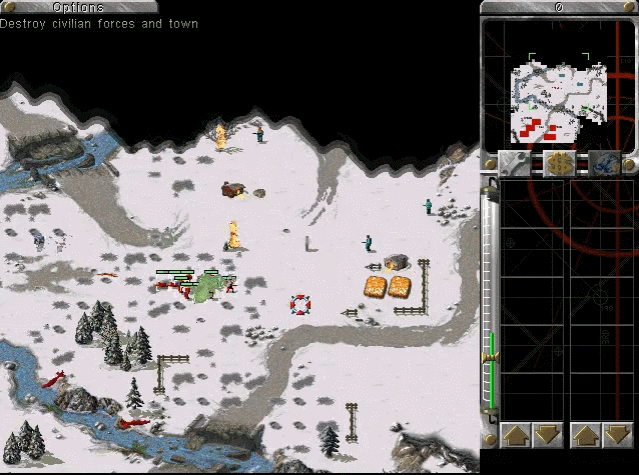Screen dimensions: 639x475
Task: Activate the dollar-sign sell button
Action: tap(559, 162)
